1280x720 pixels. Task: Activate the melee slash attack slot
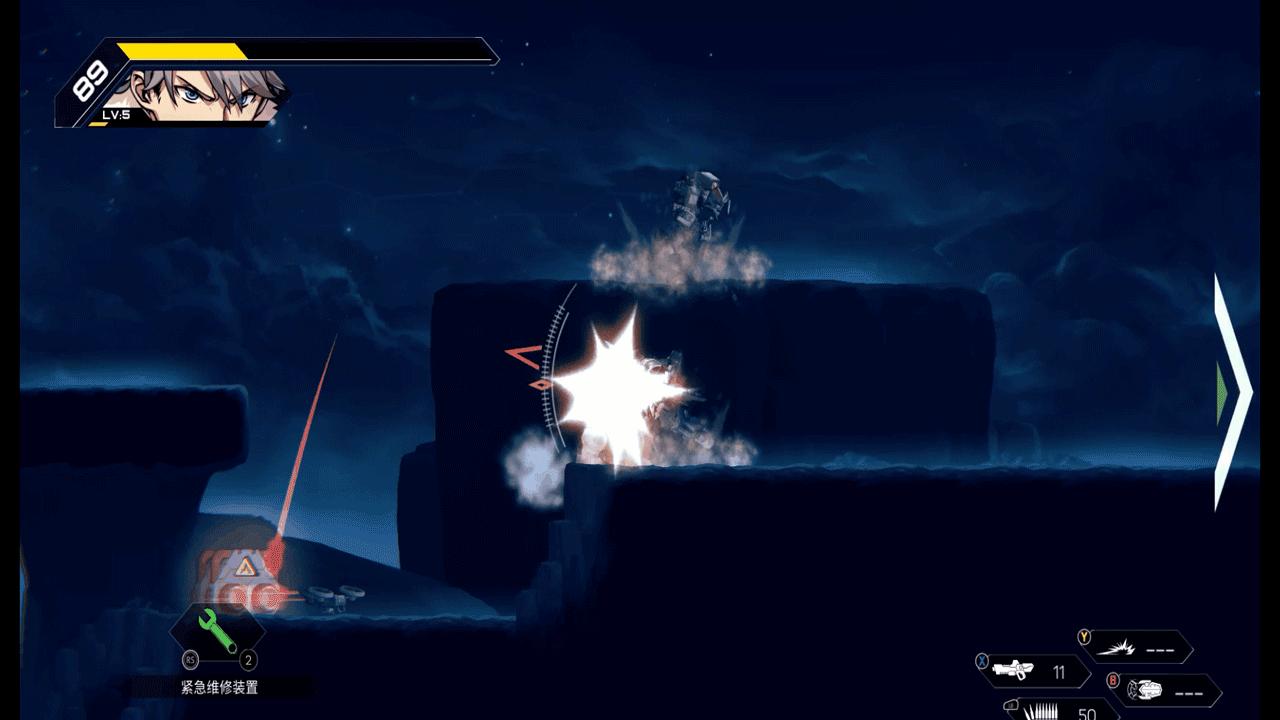tap(1138, 647)
